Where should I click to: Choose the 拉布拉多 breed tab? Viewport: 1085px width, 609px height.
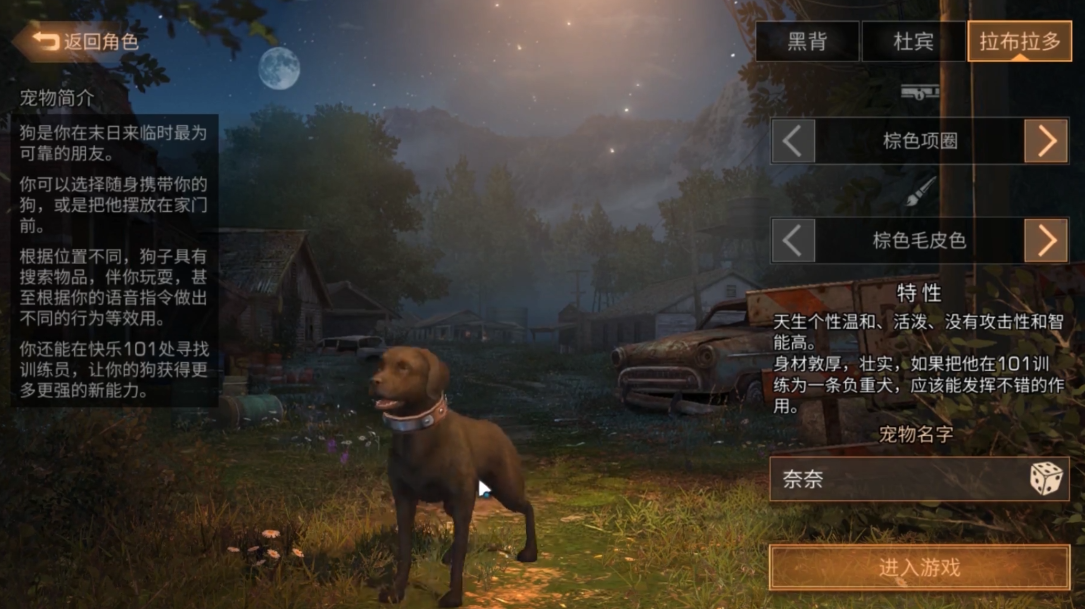[1019, 42]
